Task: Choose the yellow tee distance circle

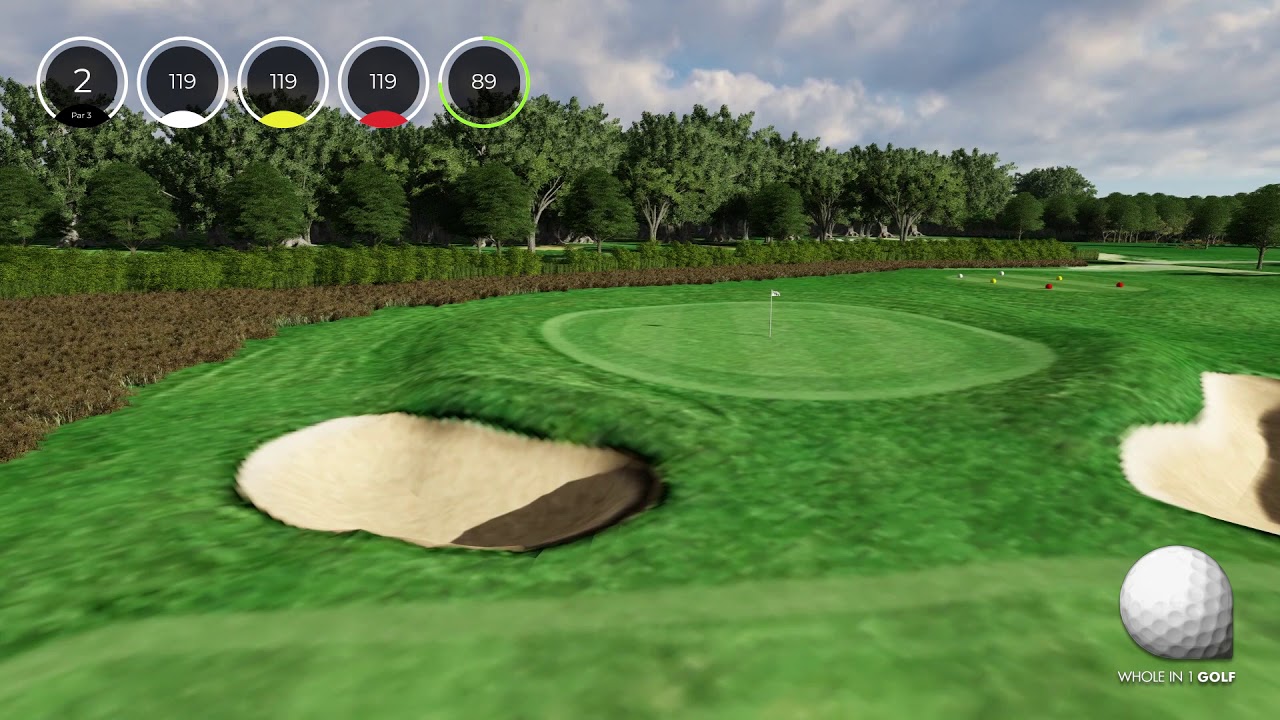Action: click(283, 82)
